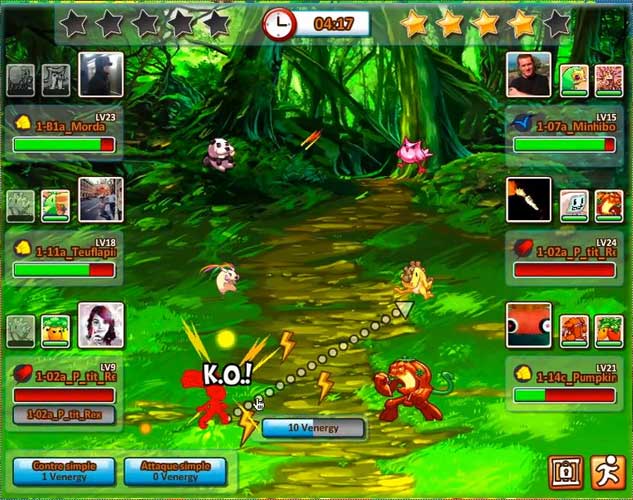633x500 pixels.
Task: Select the white square-face creature icon
Action: [x=573, y=205]
